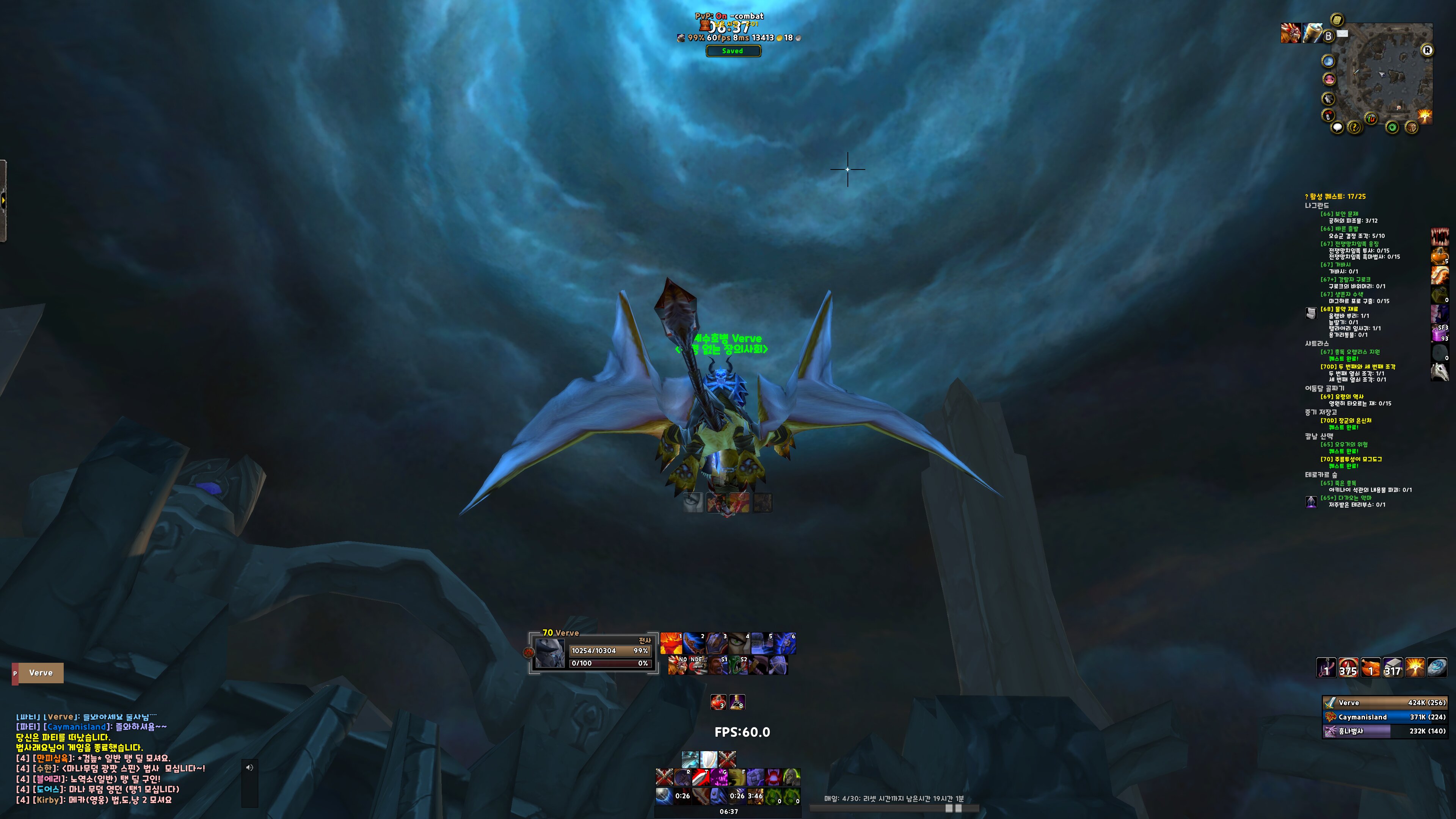Activate the purple ability bound to G

click(719, 777)
